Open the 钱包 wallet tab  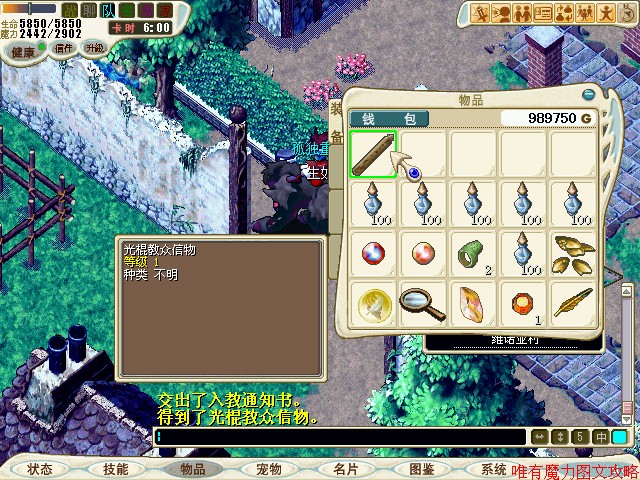(388, 118)
